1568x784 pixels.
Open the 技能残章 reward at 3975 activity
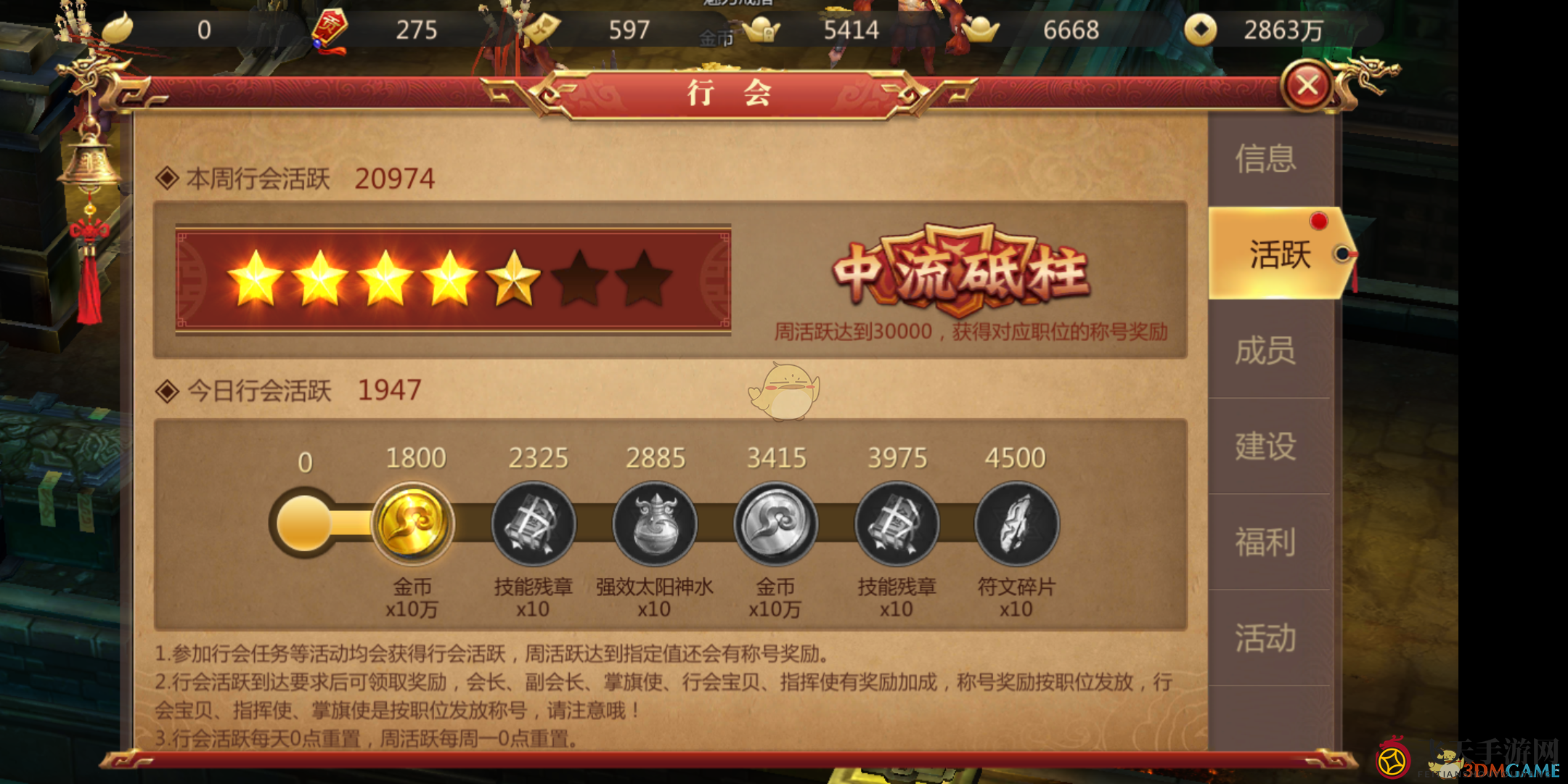[896, 524]
